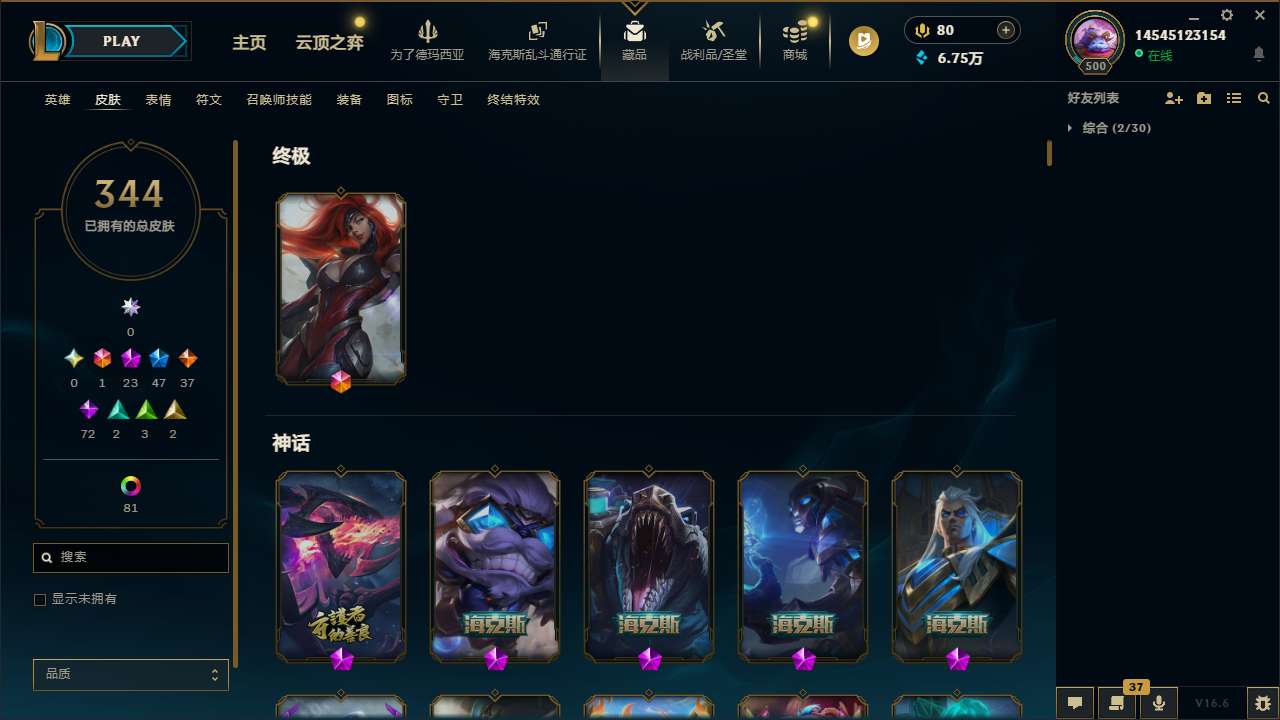Open the client settings gear

[x=1226, y=16]
